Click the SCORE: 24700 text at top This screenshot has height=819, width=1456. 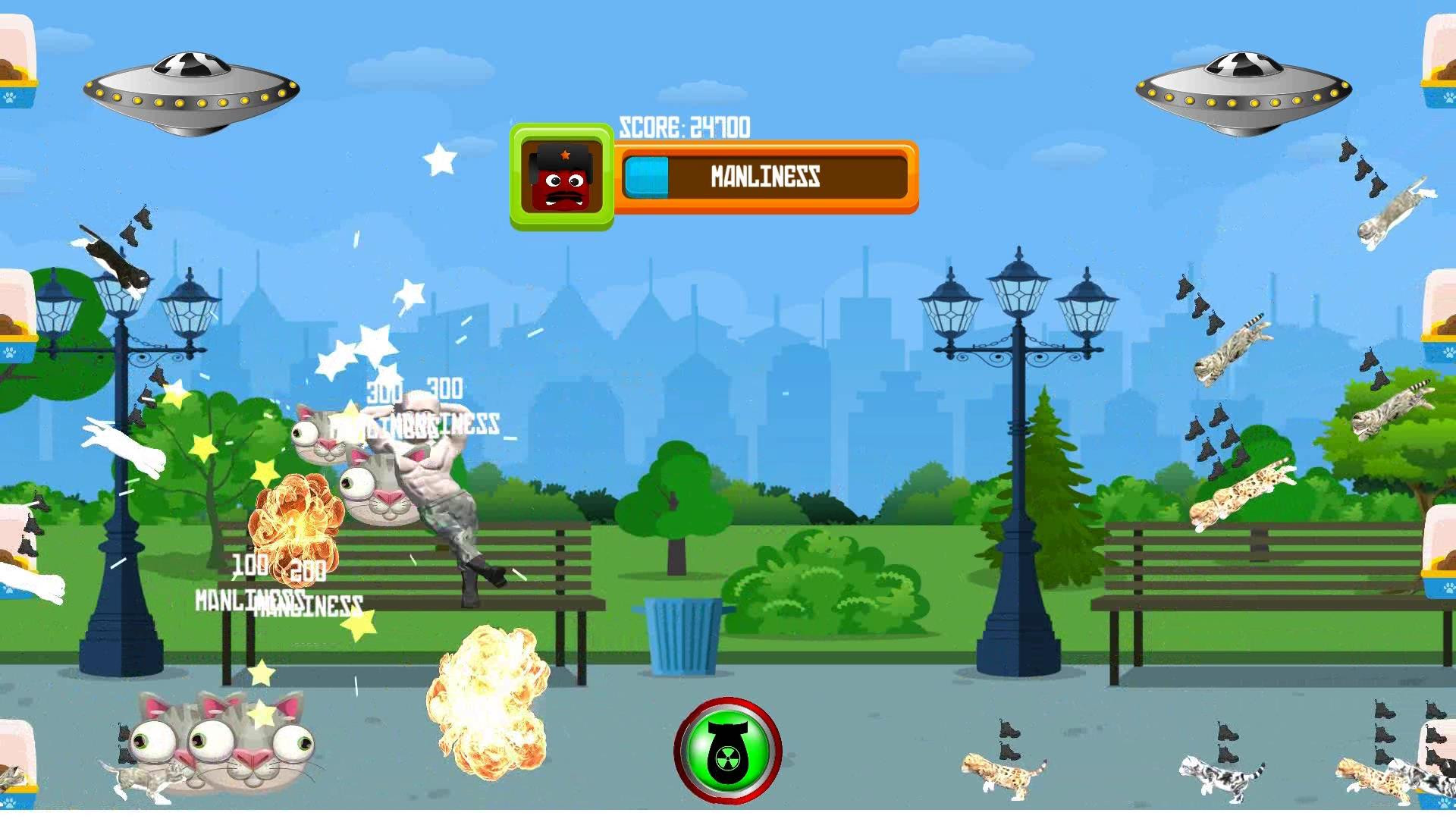tap(684, 126)
